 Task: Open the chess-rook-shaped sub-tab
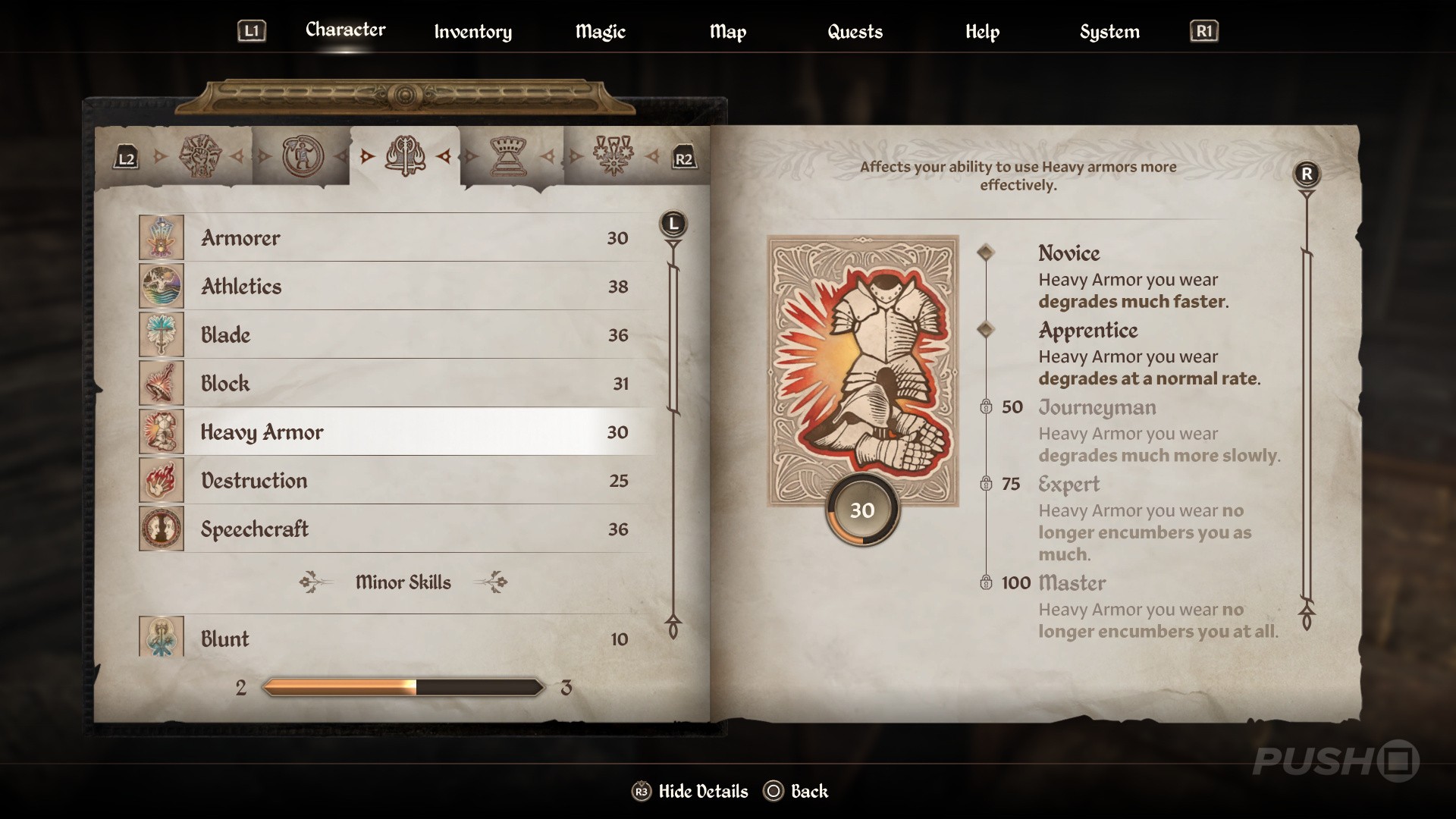pos(509,156)
